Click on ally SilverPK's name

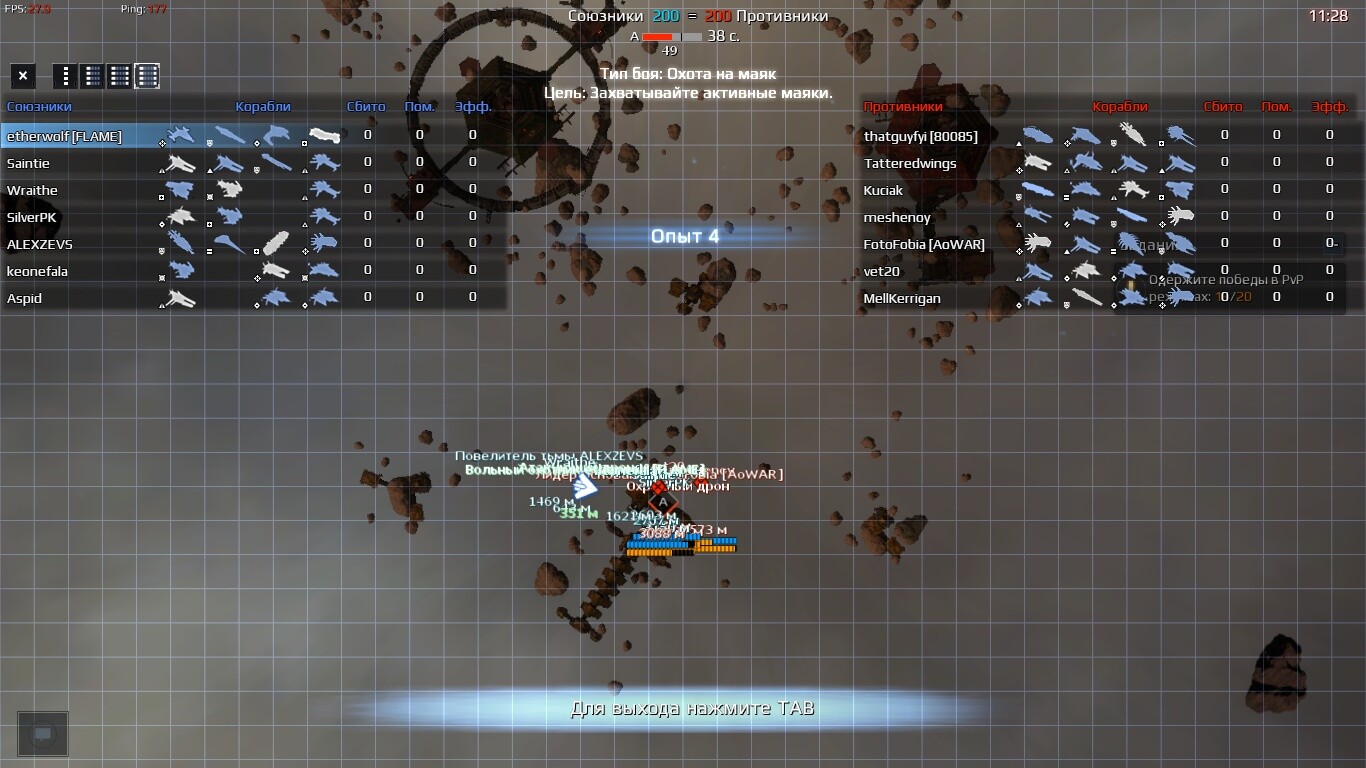(x=32, y=217)
